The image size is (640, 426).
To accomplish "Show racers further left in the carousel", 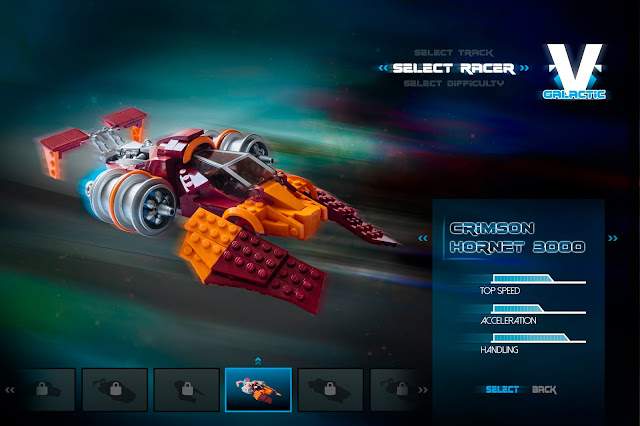I will click(9, 390).
